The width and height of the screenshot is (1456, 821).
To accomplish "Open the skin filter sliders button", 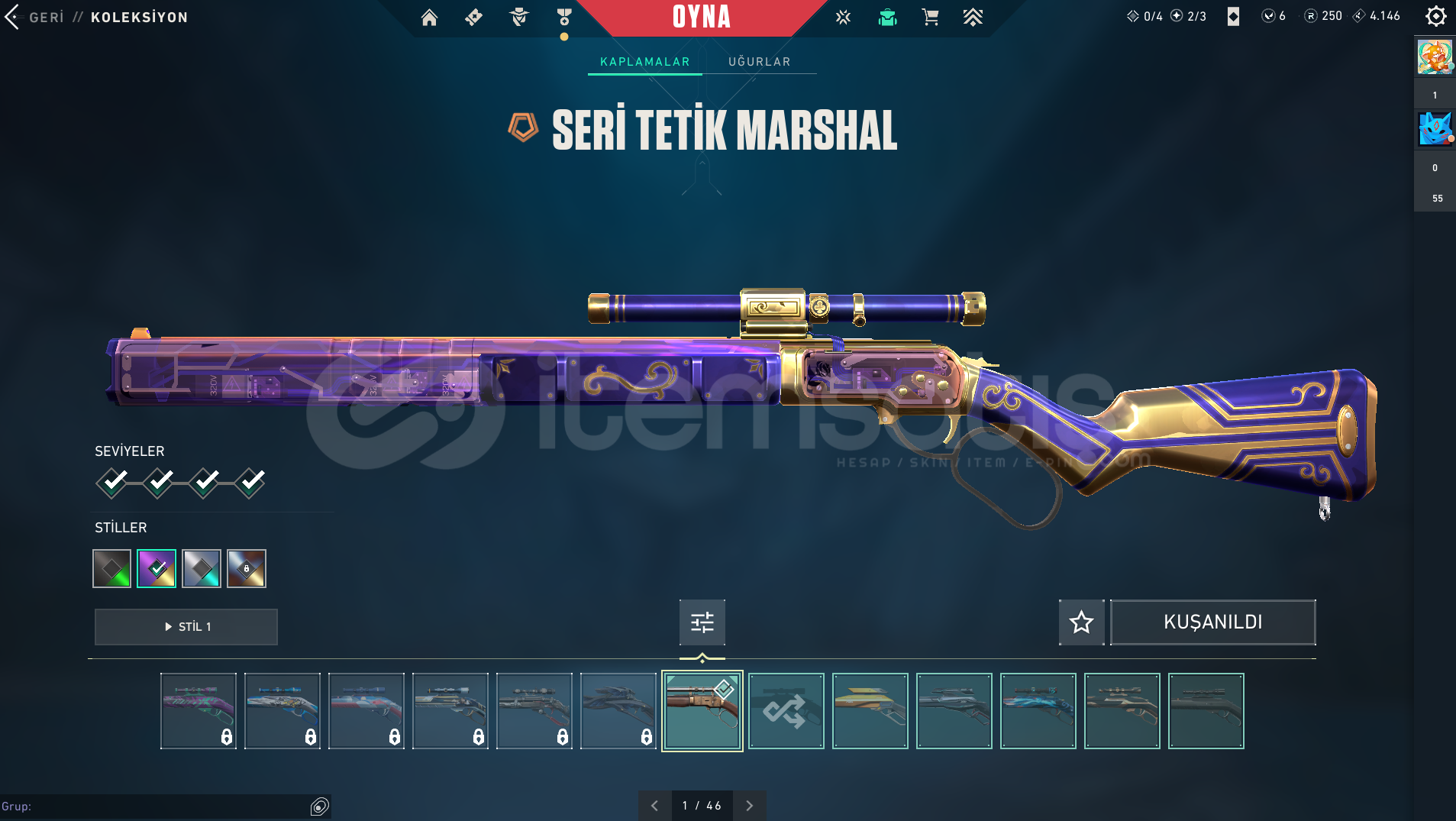I will 702,622.
